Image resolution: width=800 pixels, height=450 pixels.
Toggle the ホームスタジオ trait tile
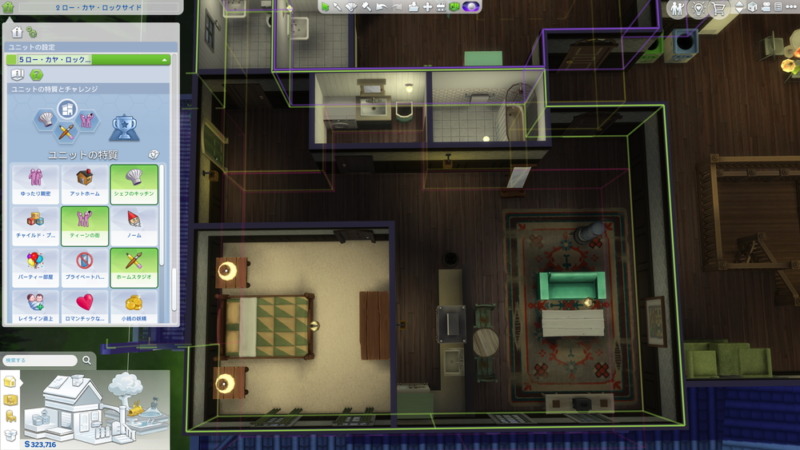133,267
